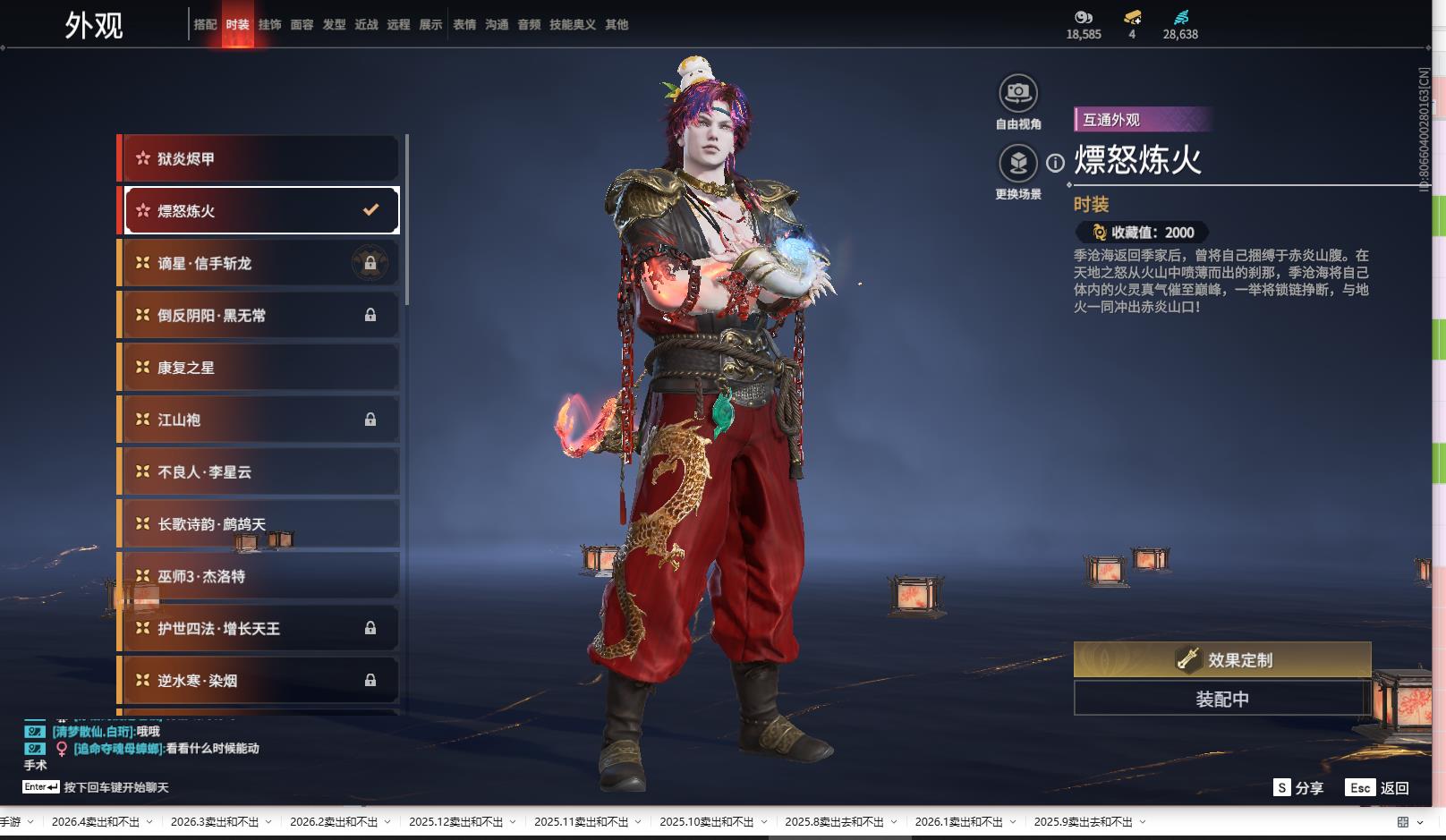Open the 表情 tab
1446x840 pixels.
click(464, 25)
